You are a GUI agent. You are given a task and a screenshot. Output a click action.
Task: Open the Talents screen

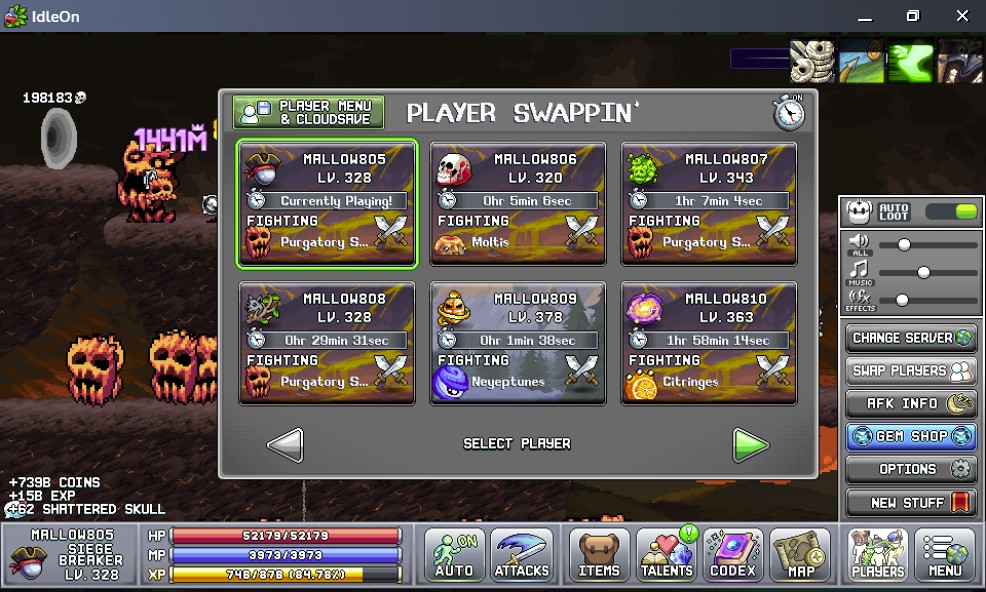666,555
